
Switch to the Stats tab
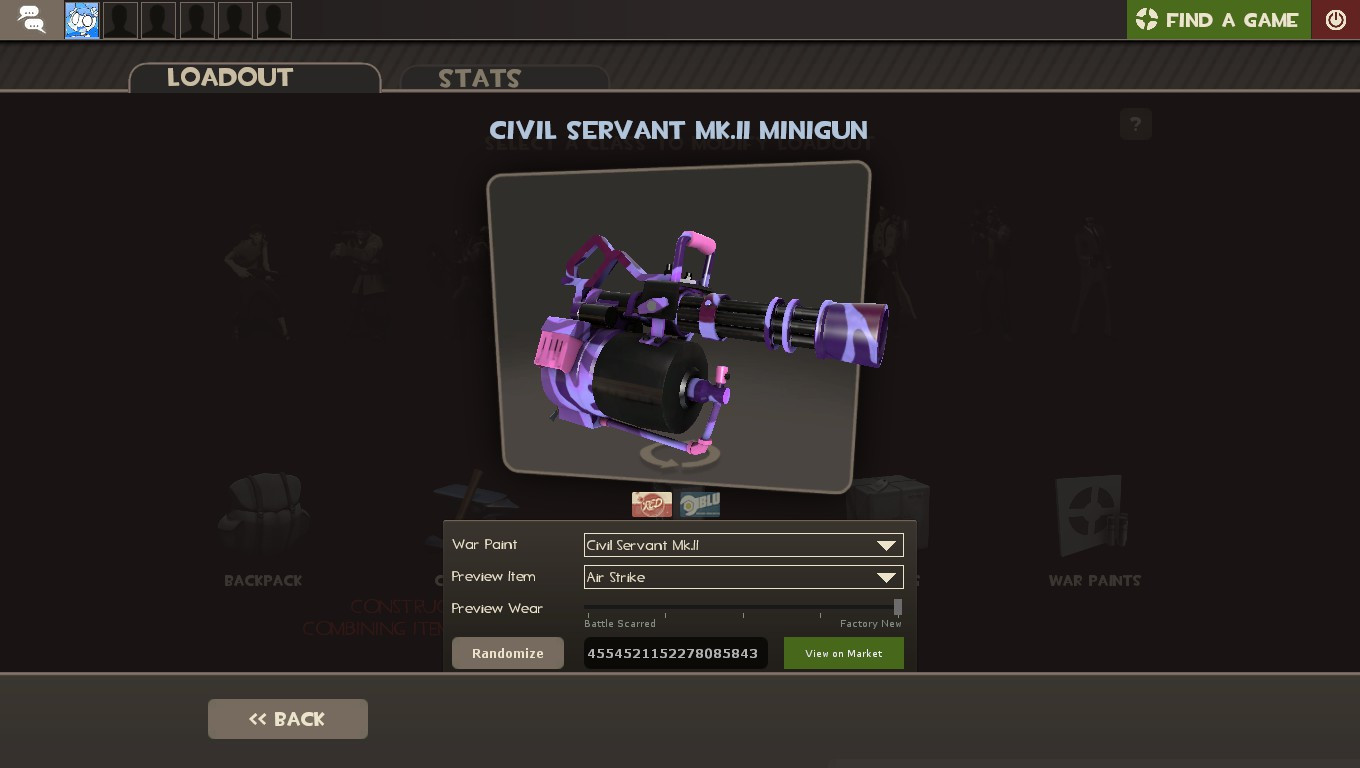[478, 79]
